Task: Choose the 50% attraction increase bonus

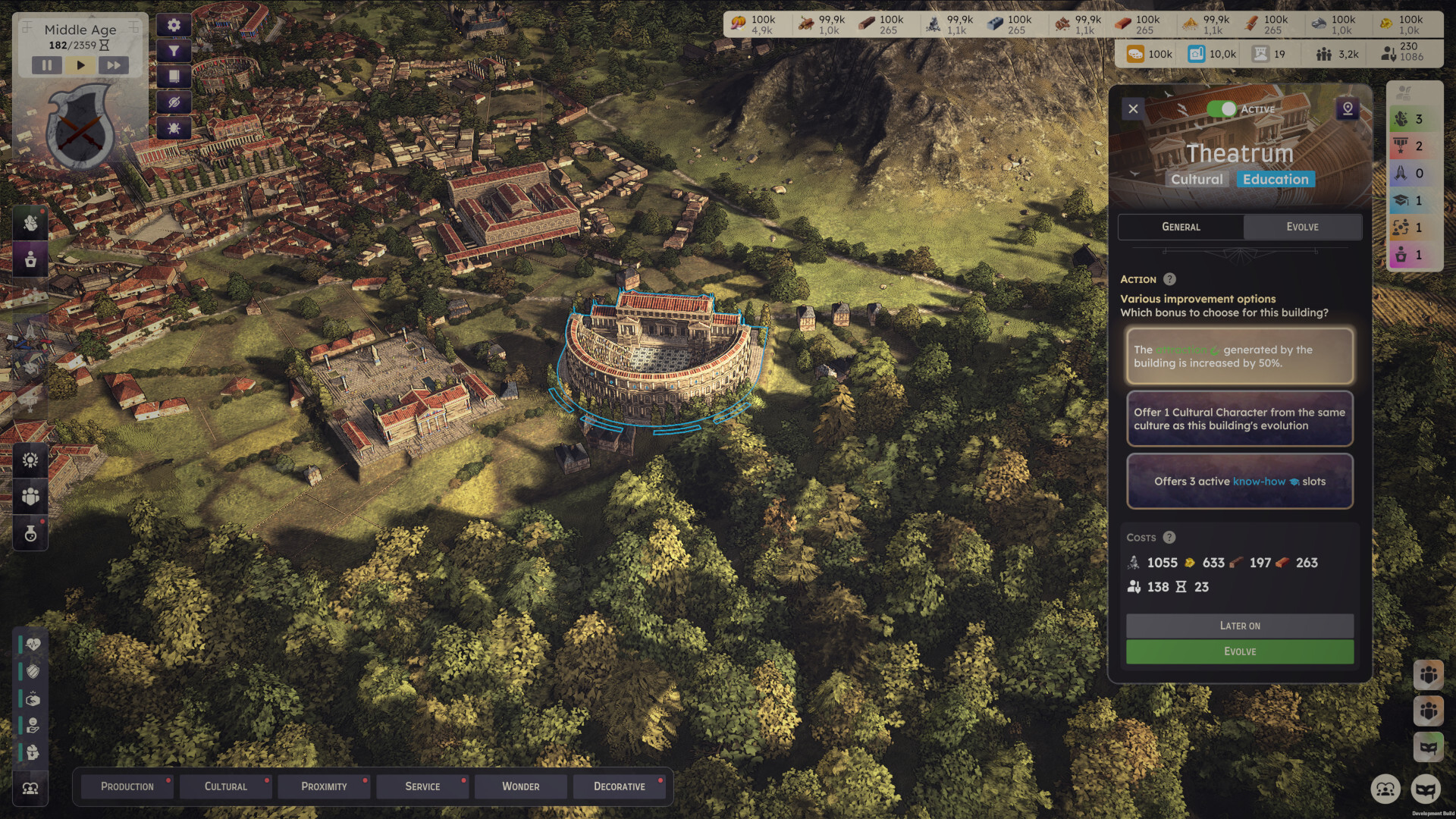Action: point(1239,356)
